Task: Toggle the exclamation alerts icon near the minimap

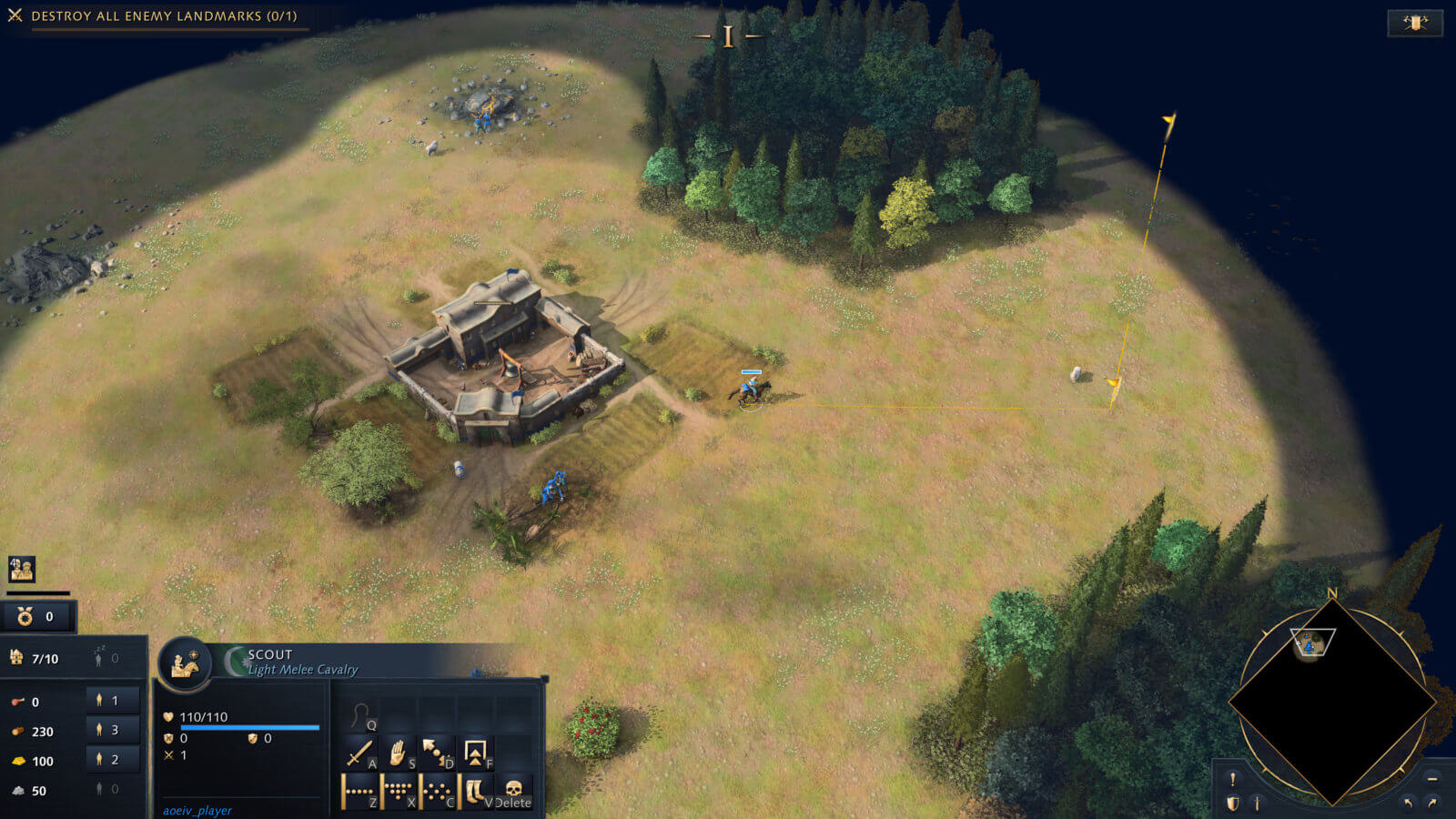Action: [1232, 778]
